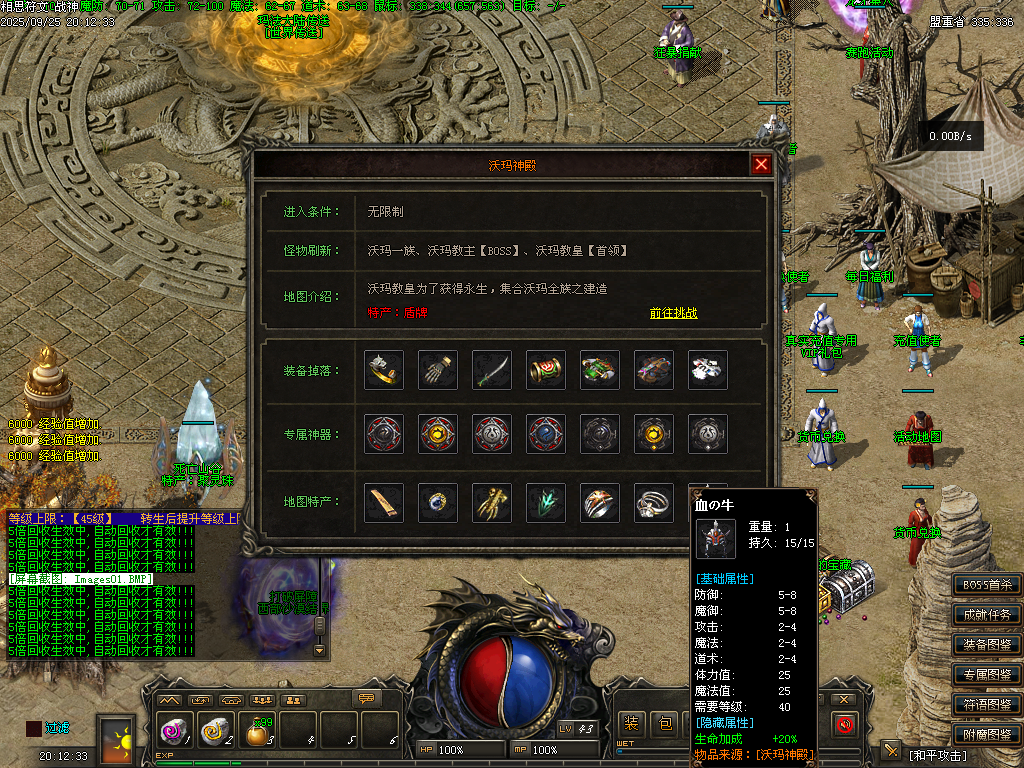This screenshot has width=1024, height=768.
Task: Open the BOSS首杀 panel
Action: [x=987, y=585]
